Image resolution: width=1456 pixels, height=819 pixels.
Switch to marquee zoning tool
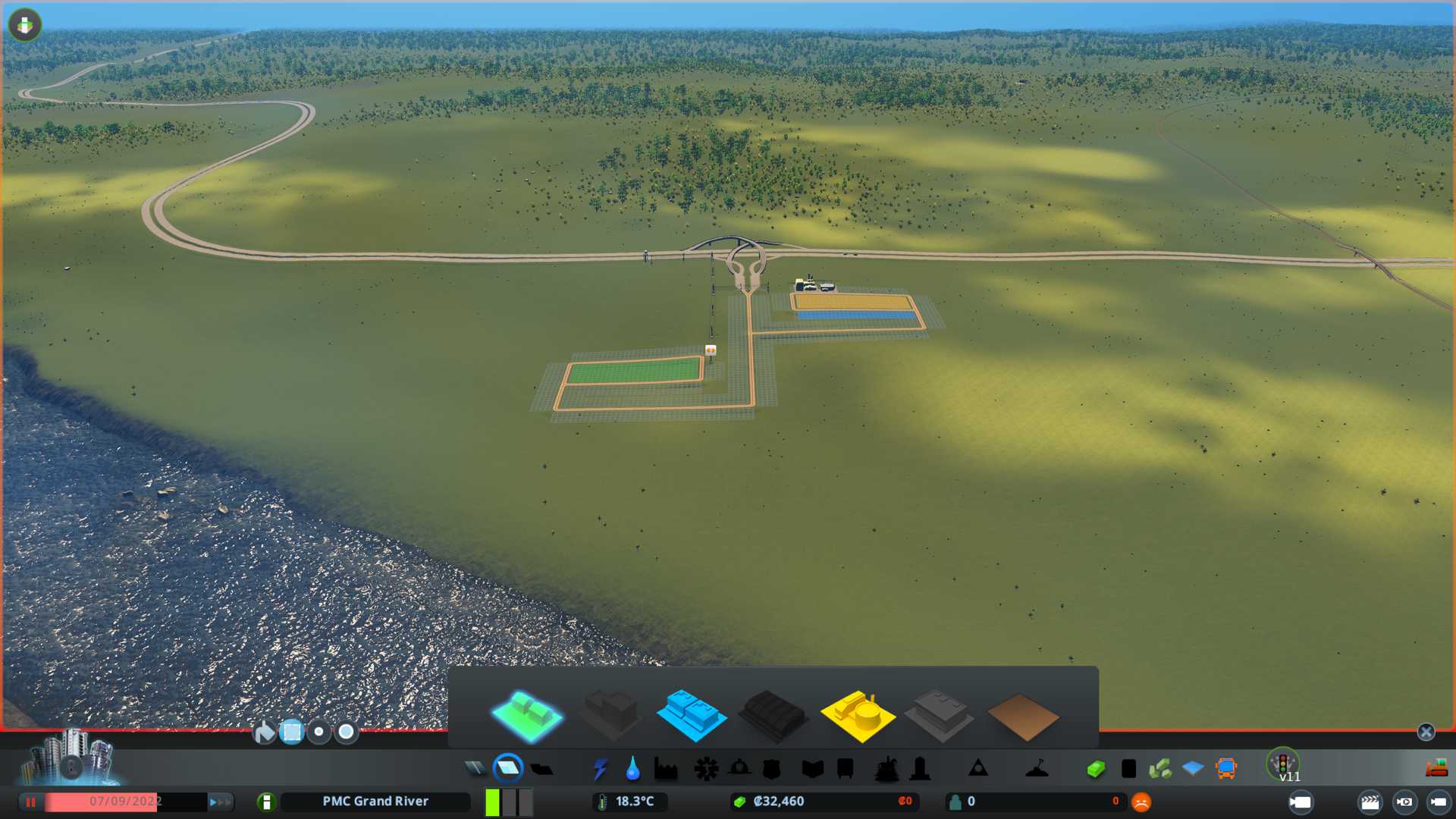(292, 732)
